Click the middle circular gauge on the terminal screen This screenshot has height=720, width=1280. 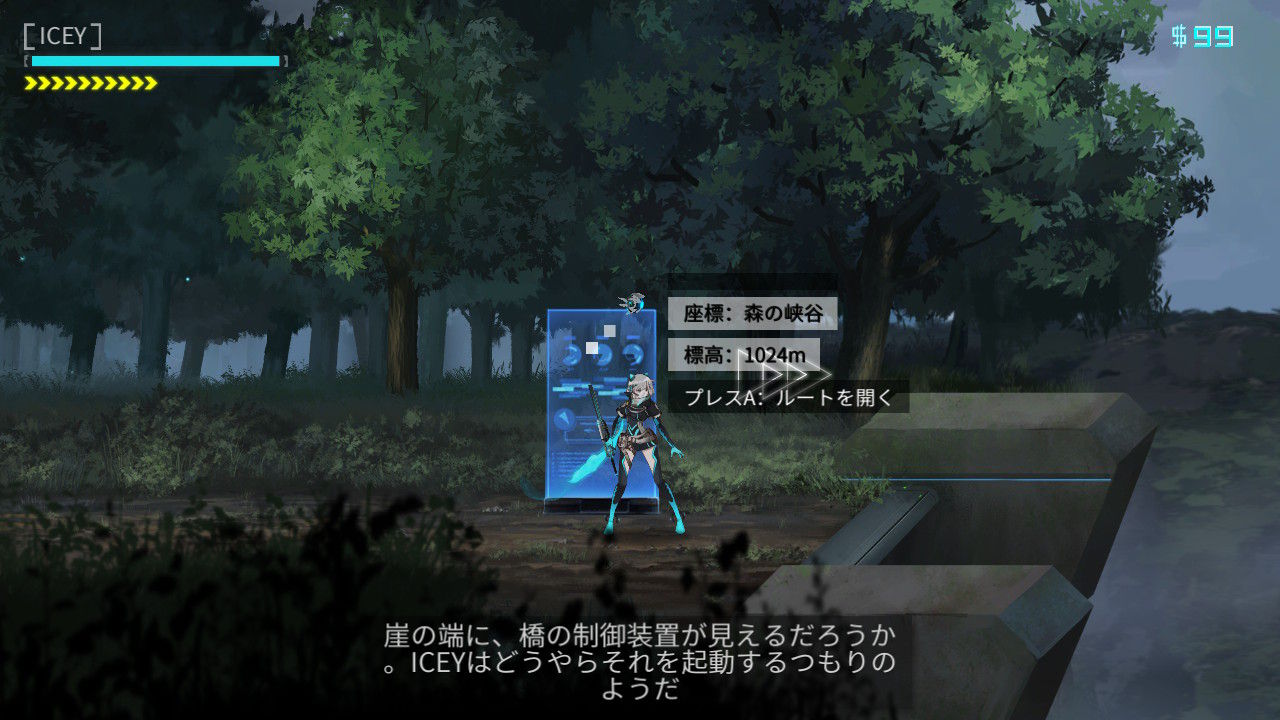click(x=604, y=355)
